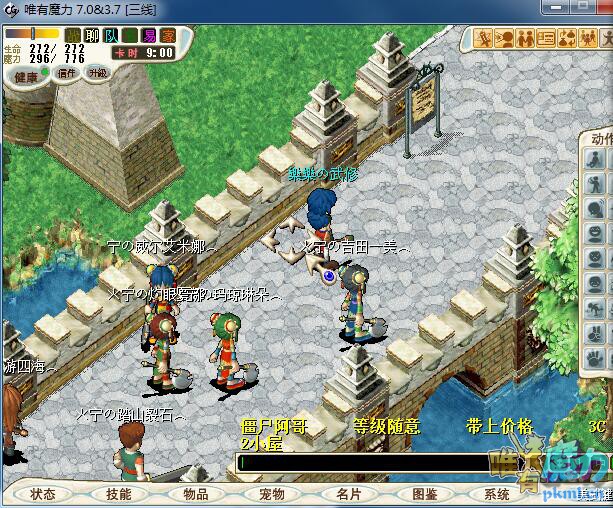Screen dimensions: 613x508
Task: Open the 名片 name card menu
Action: (x=348, y=494)
